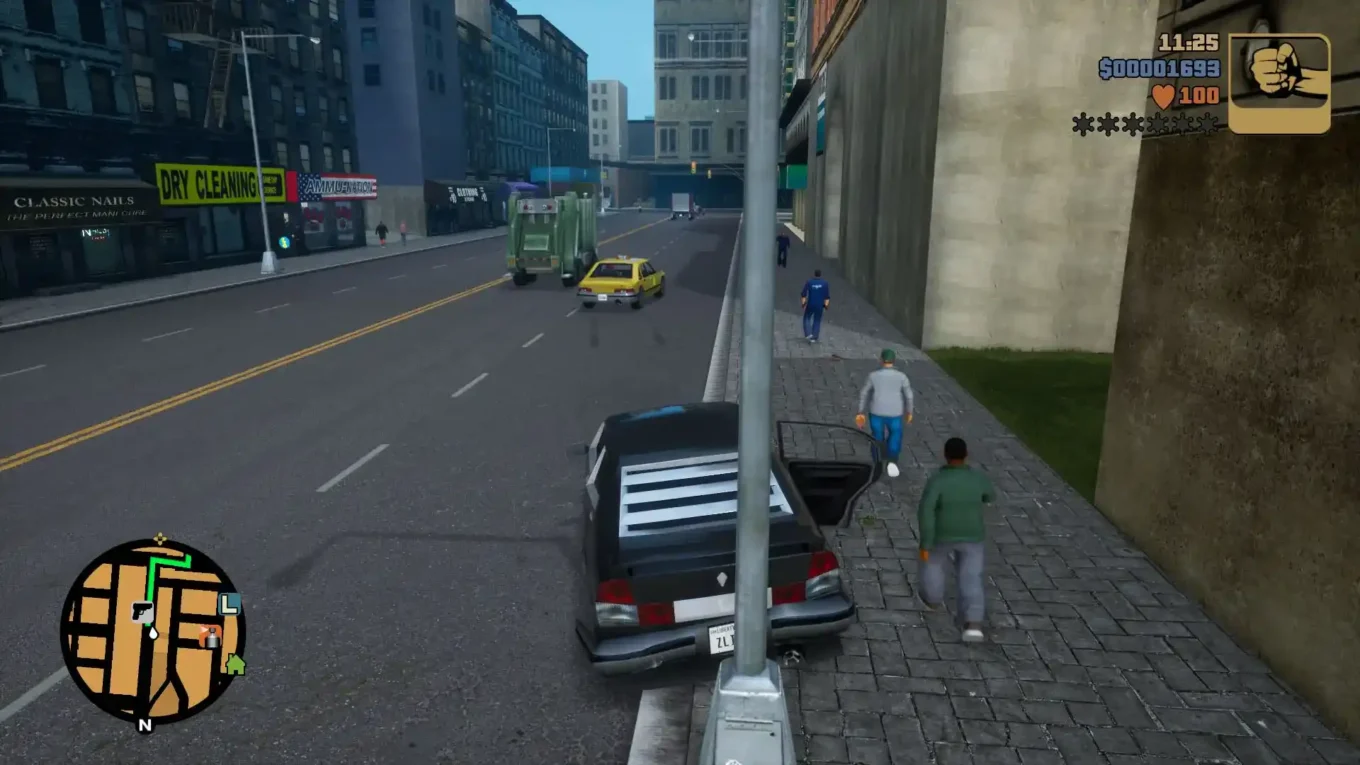
Task: Click the green safehouse icon on the minimap
Action: [235, 664]
